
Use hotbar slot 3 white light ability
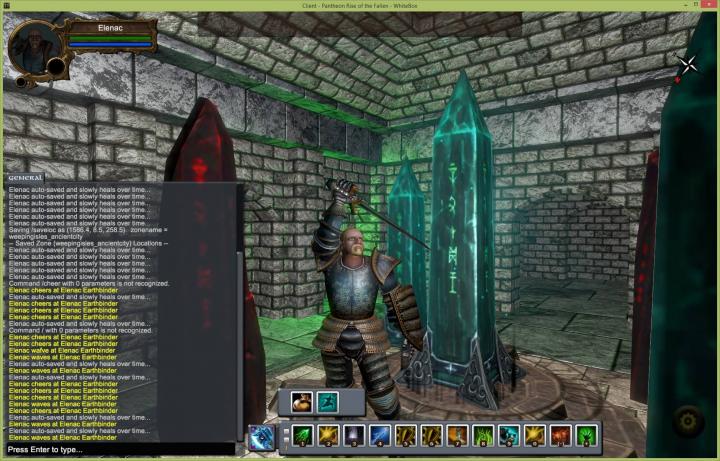[x=354, y=436]
